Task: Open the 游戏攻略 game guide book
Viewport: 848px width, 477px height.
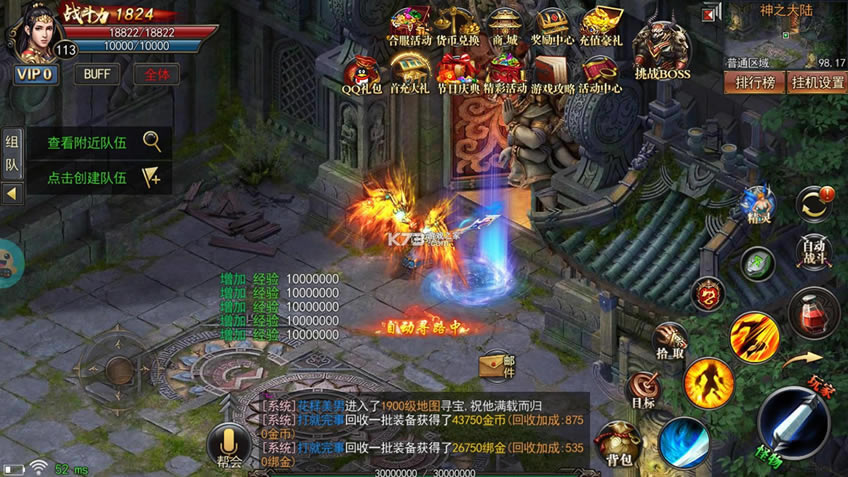Action: tap(553, 73)
